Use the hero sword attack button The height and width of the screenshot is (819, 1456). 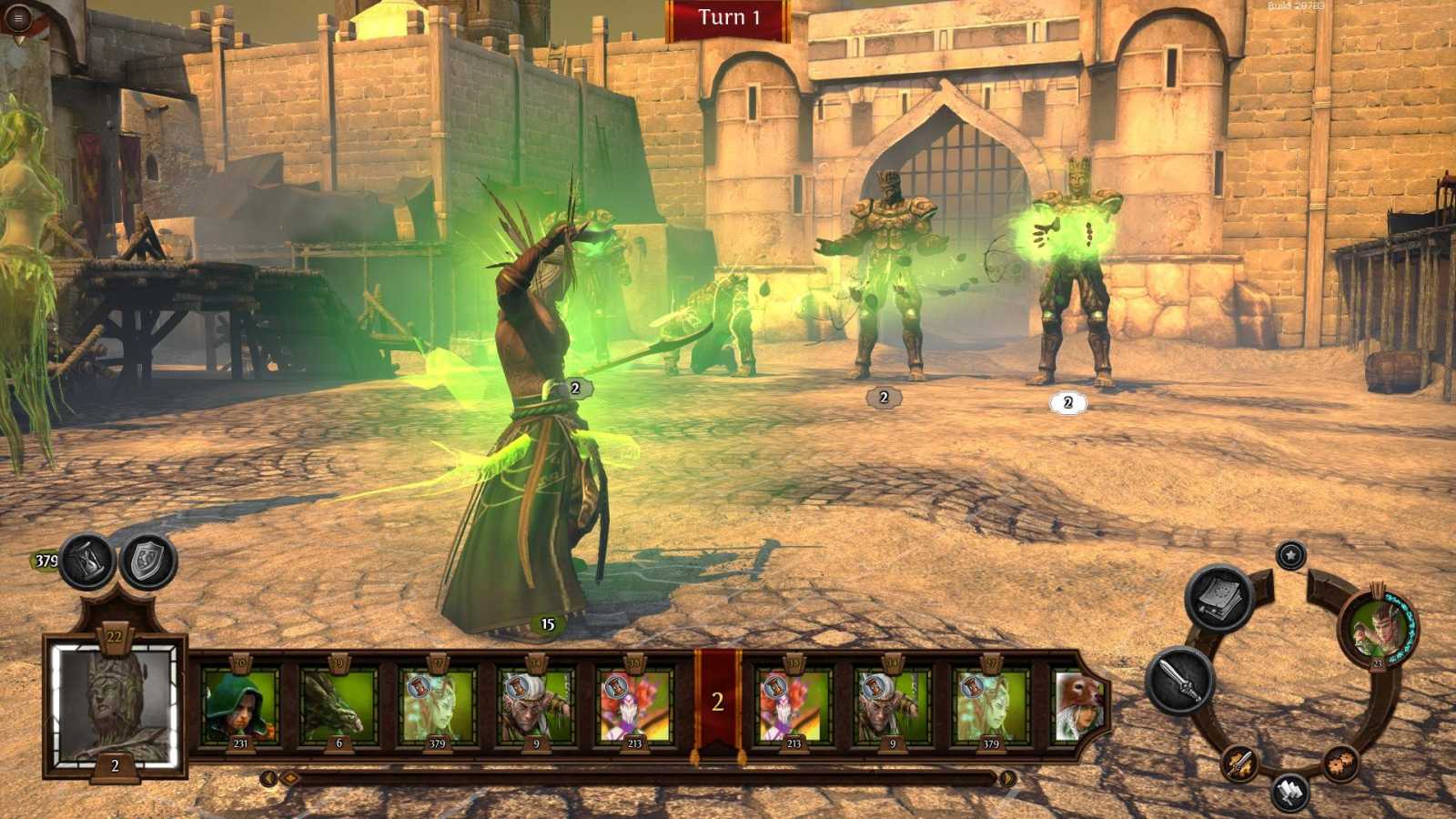(1180, 679)
